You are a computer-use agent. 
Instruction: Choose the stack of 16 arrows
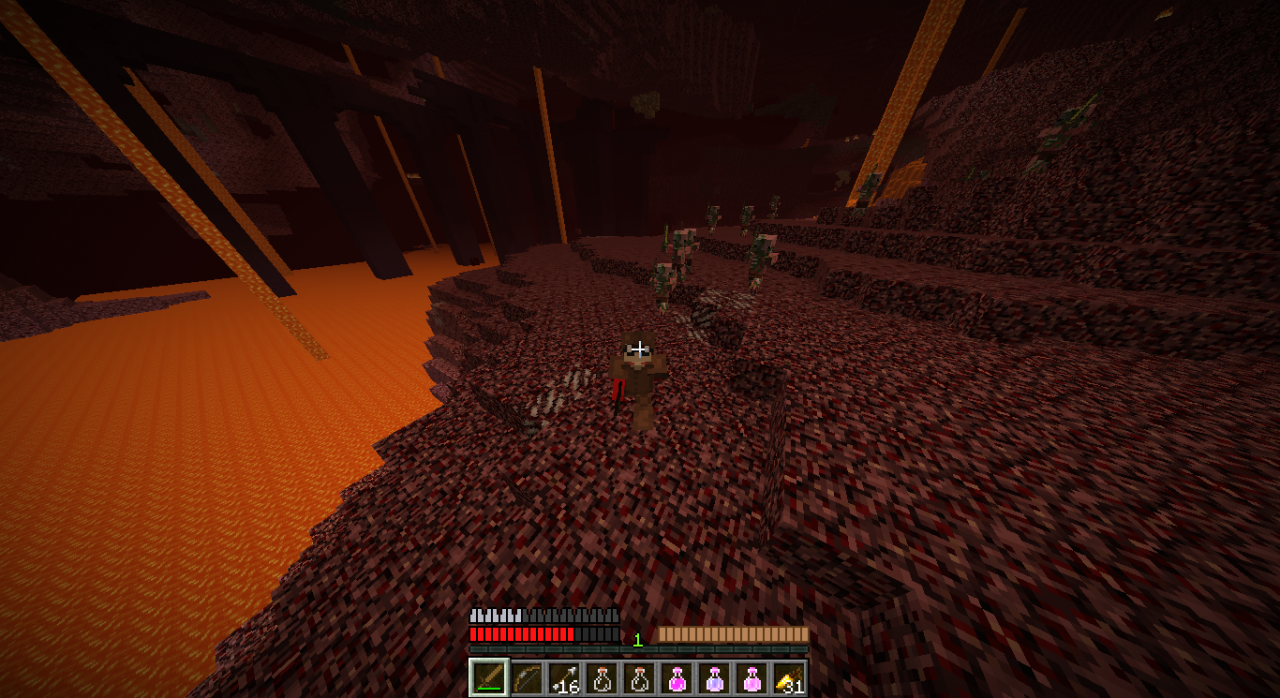tap(564, 678)
